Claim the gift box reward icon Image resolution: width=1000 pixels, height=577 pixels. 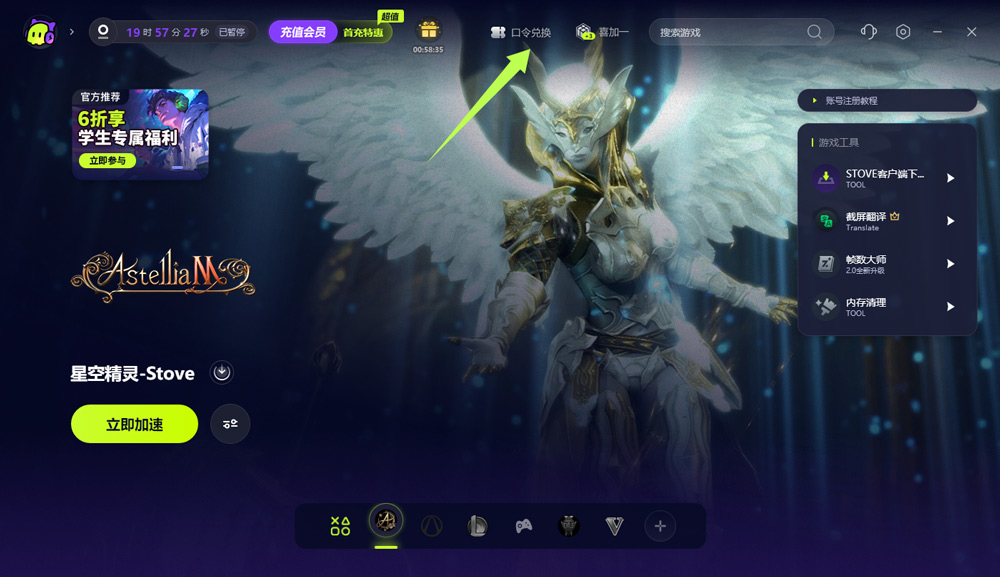(428, 30)
